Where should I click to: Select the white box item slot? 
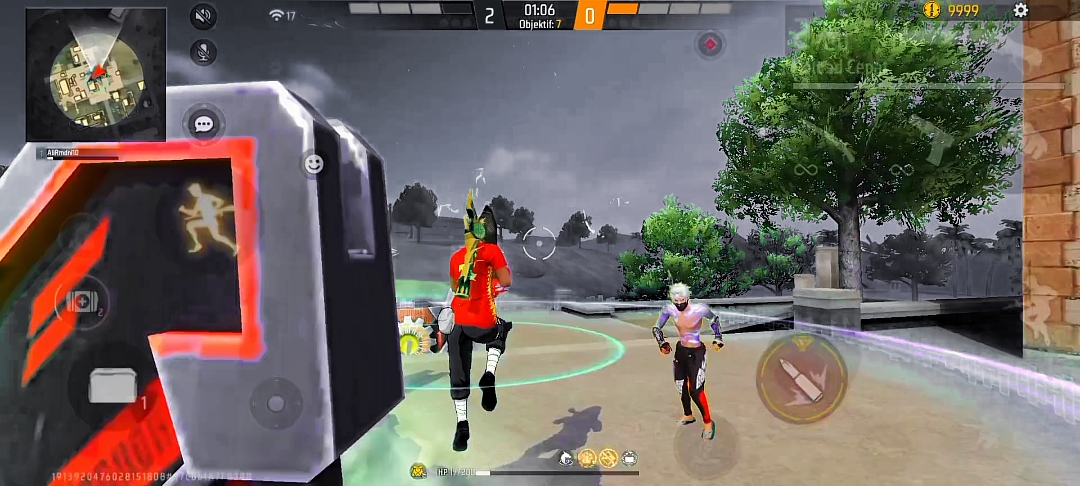point(112,386)
